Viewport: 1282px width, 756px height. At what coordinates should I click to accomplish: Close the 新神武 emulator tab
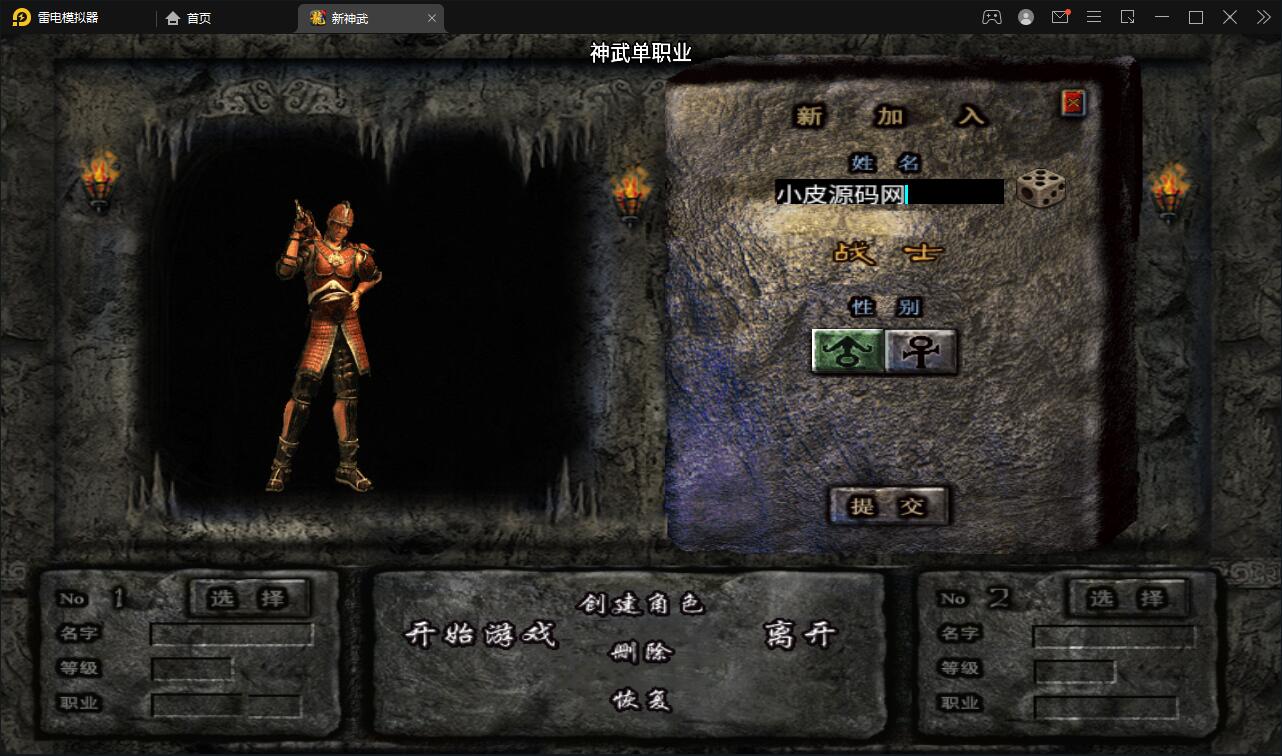[432, 18]
